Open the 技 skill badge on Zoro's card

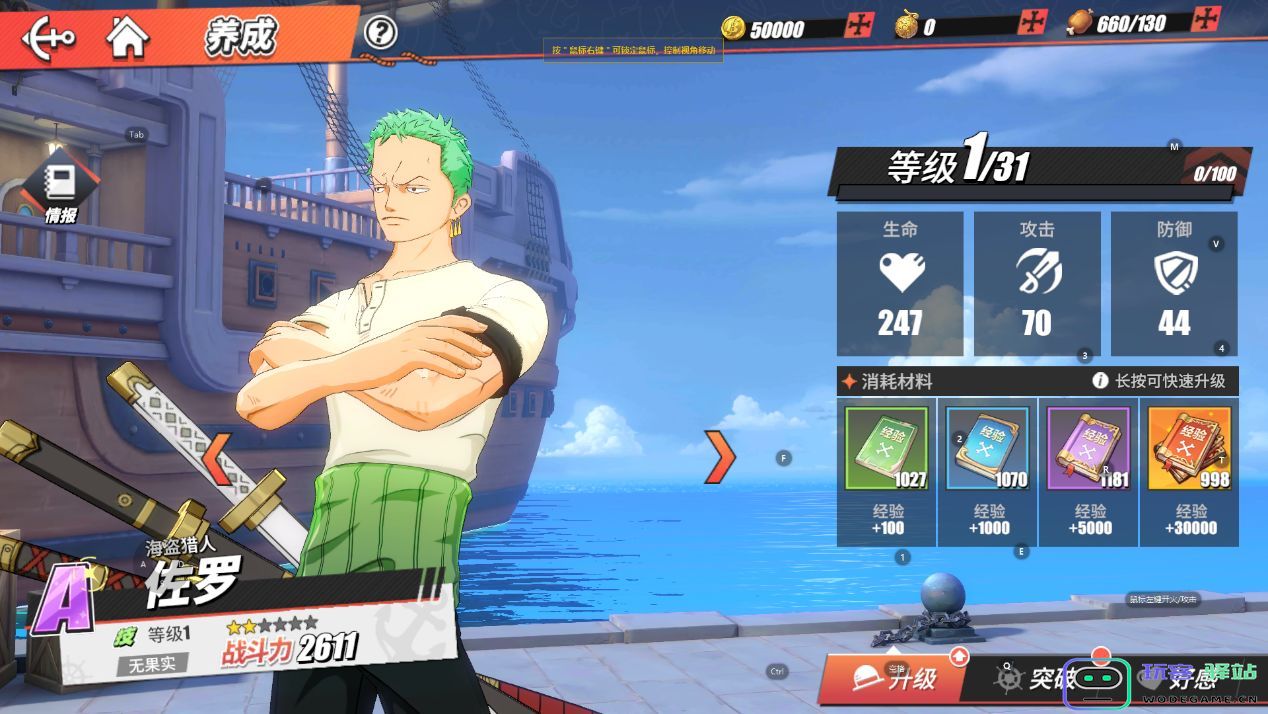tap(124, 636)
